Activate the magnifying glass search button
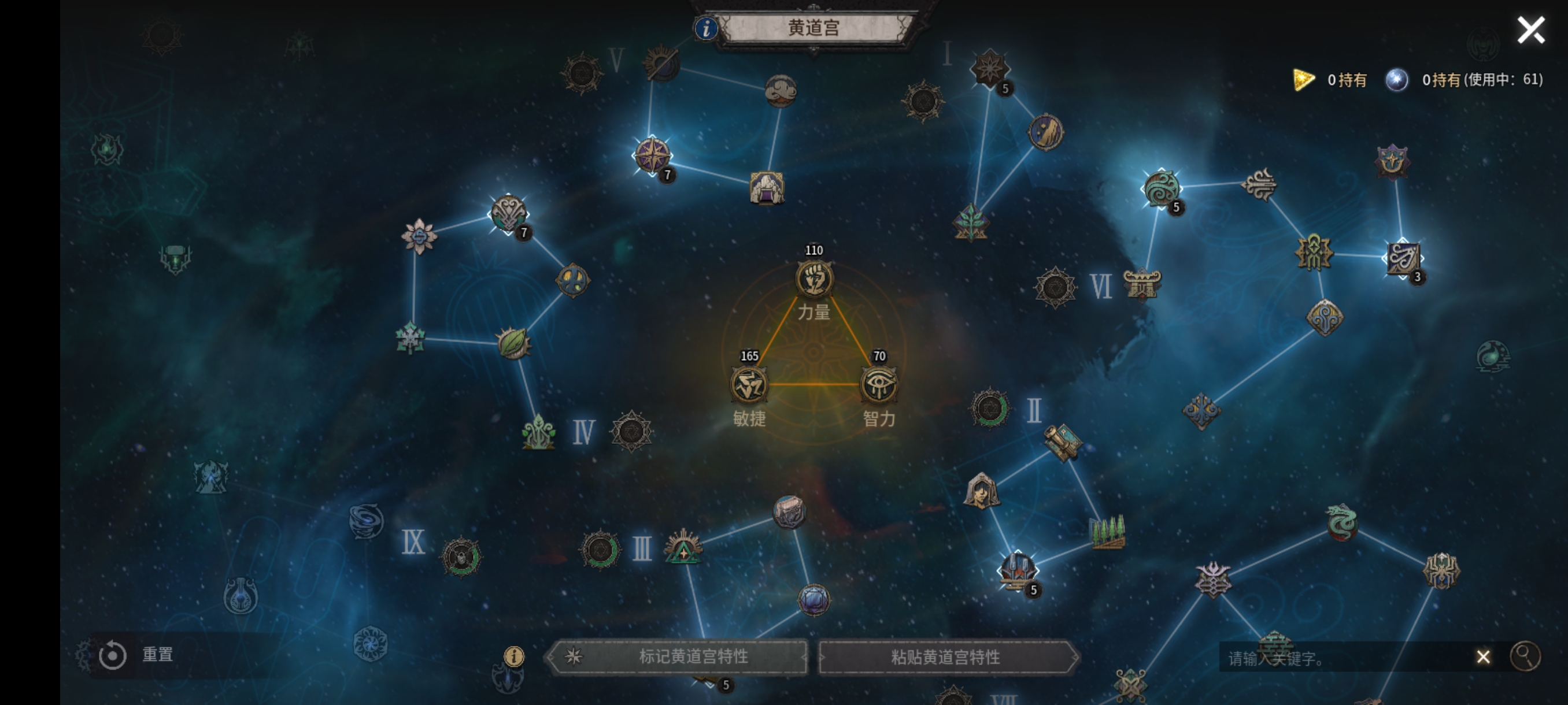 [1525, 656]
